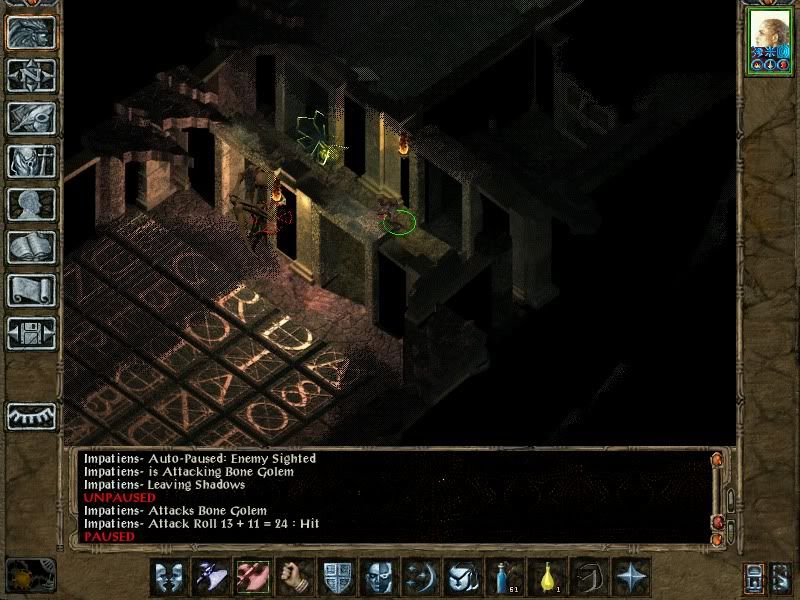Activate the fist thieving action
This screenshot has height=600, width=800.
coord(295,578)
